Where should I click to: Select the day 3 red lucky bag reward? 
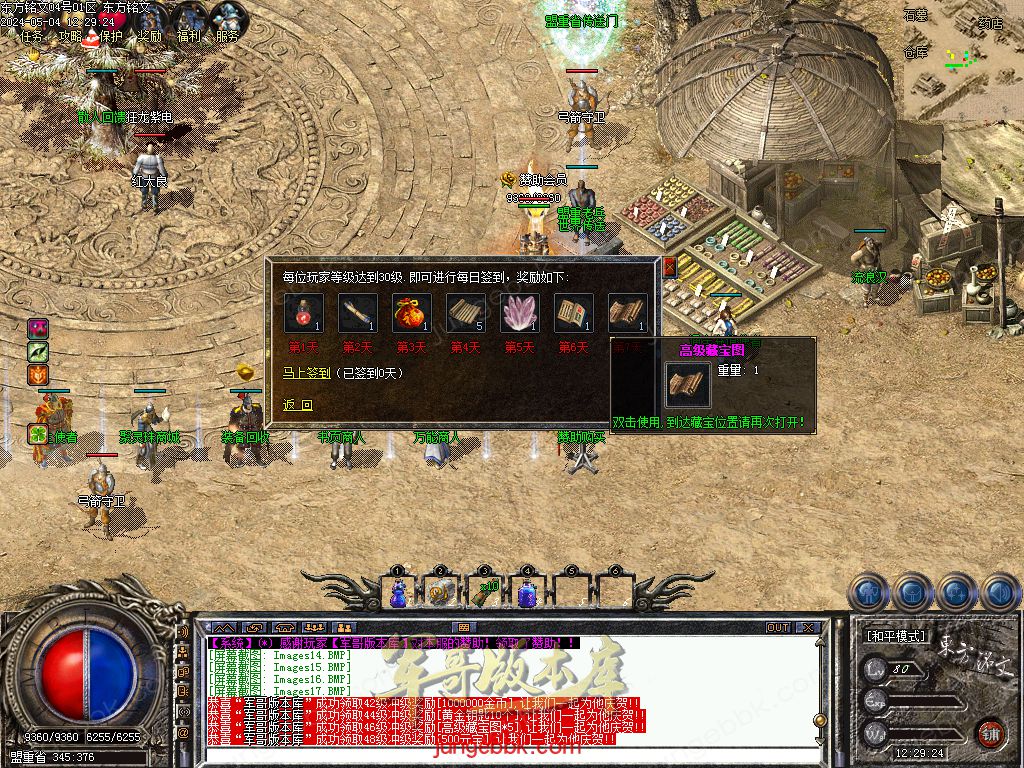coord(411,313)
